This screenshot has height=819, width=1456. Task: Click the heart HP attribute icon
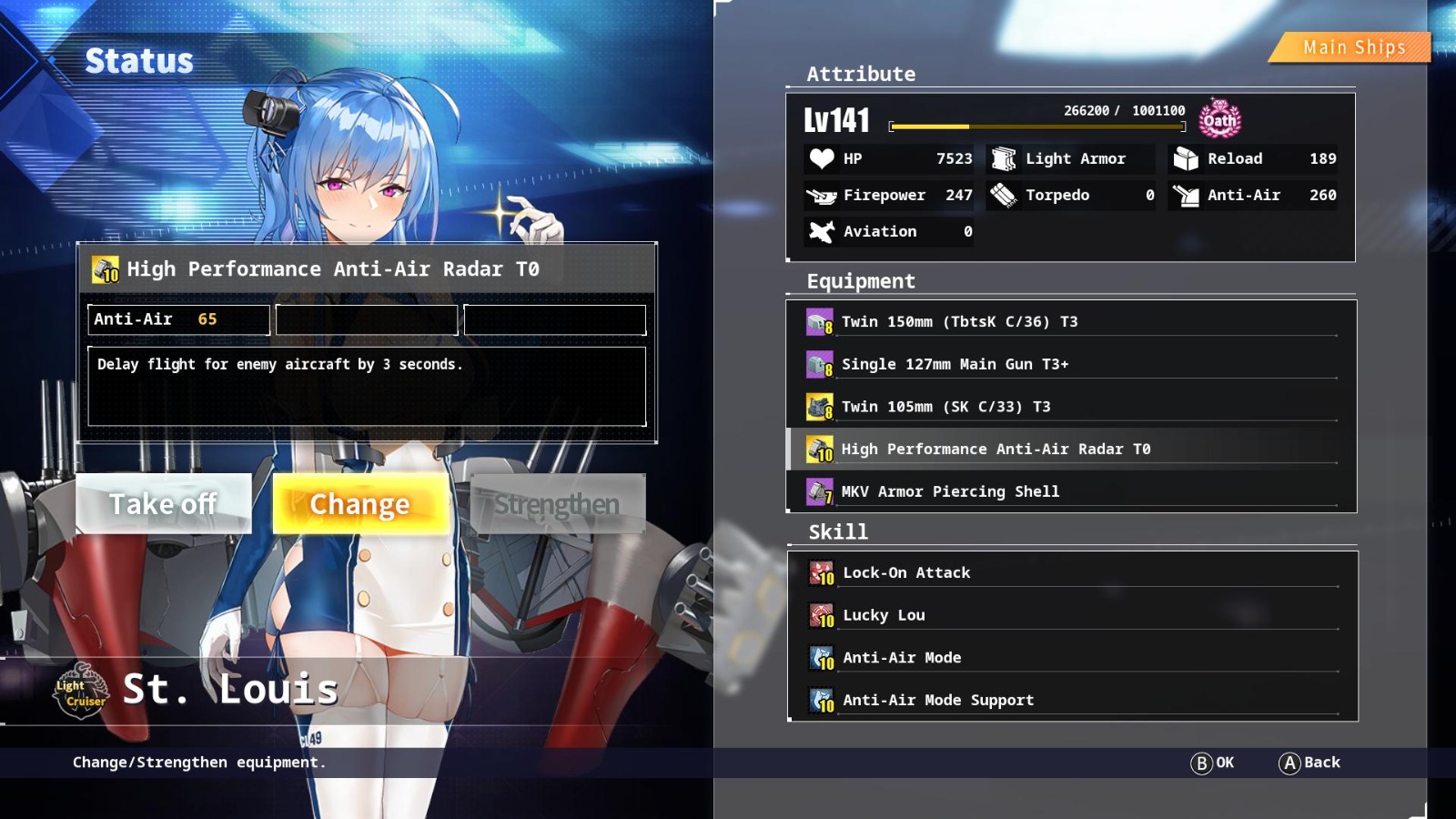coord(822,158)
